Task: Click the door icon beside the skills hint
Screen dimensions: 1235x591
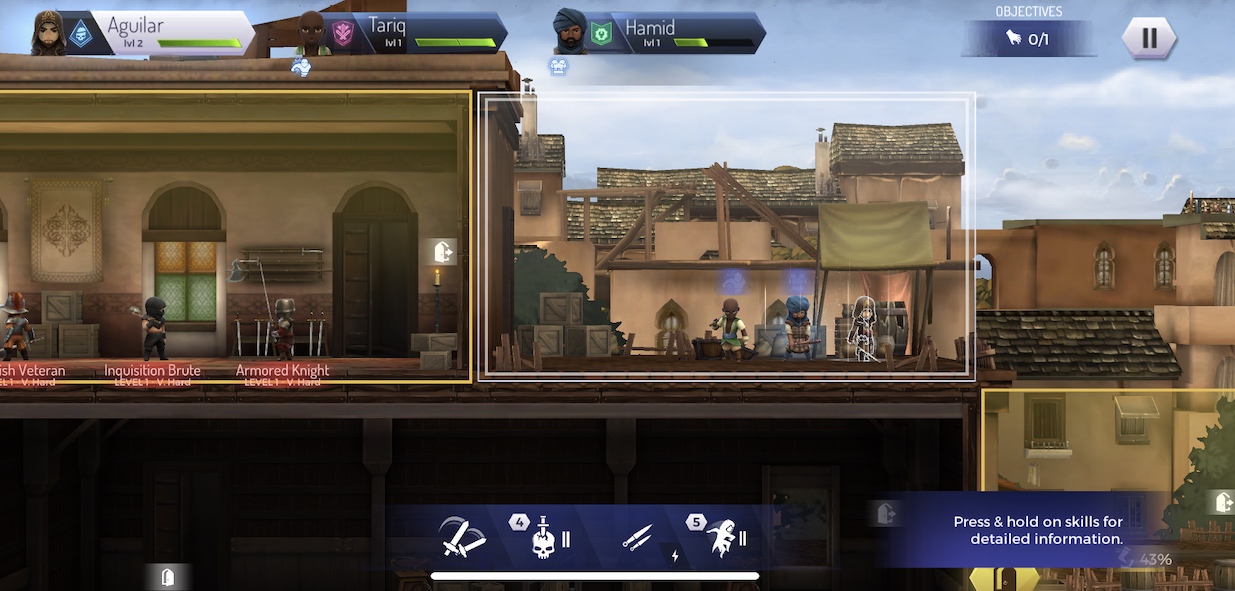Action: (x=885, y=513)
